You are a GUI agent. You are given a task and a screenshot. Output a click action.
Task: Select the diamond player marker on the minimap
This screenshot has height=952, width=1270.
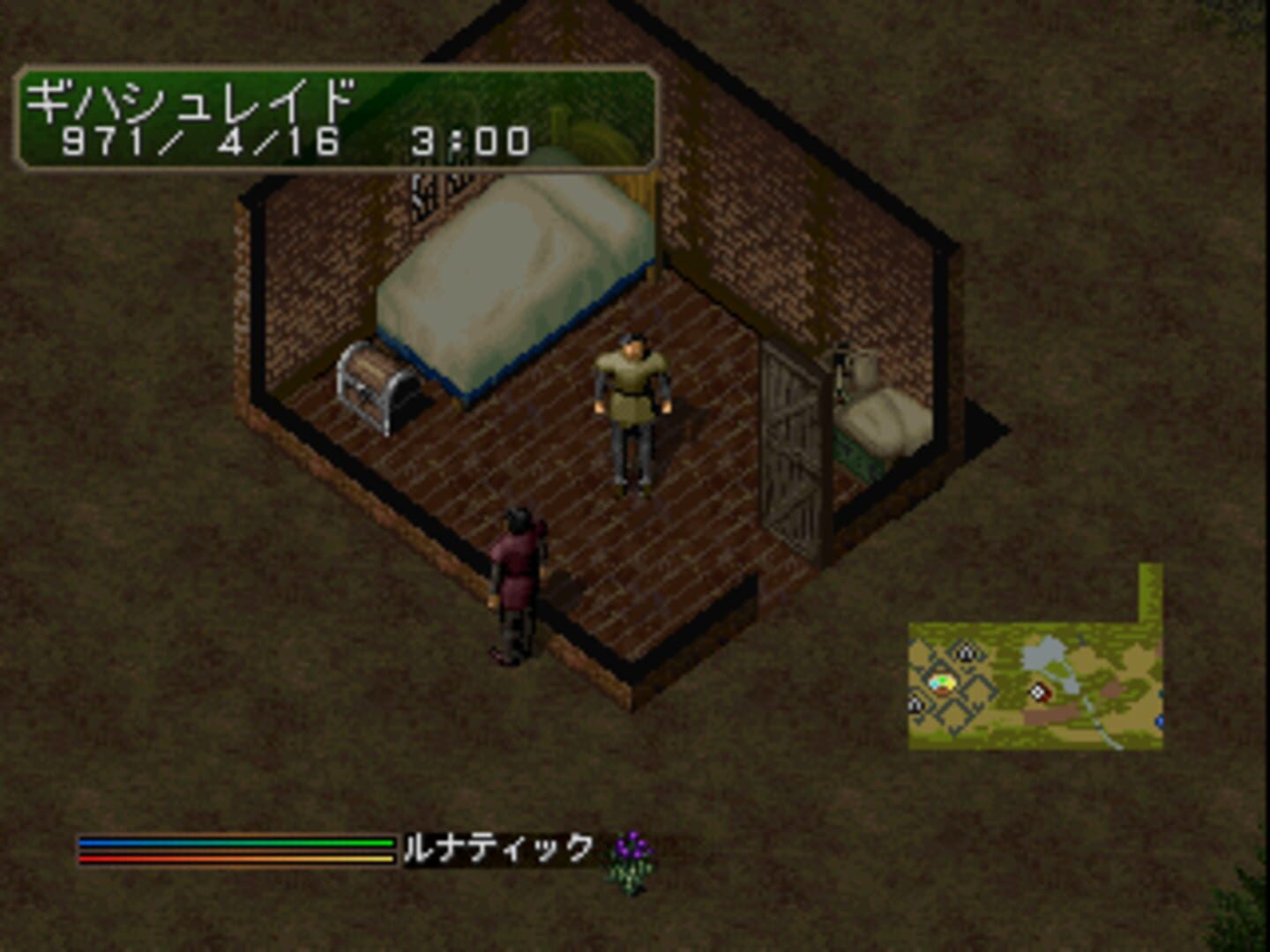pyautogui.click(x=1038, y=692)
